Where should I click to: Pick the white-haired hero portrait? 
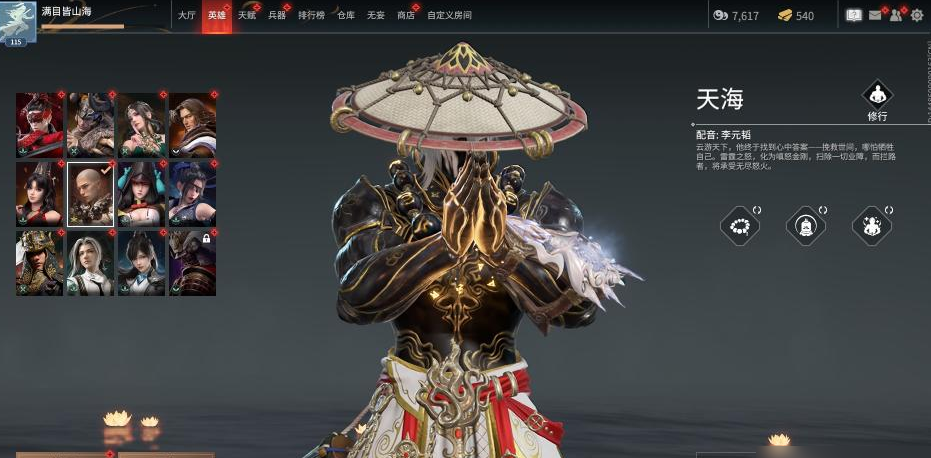[91, 263]
